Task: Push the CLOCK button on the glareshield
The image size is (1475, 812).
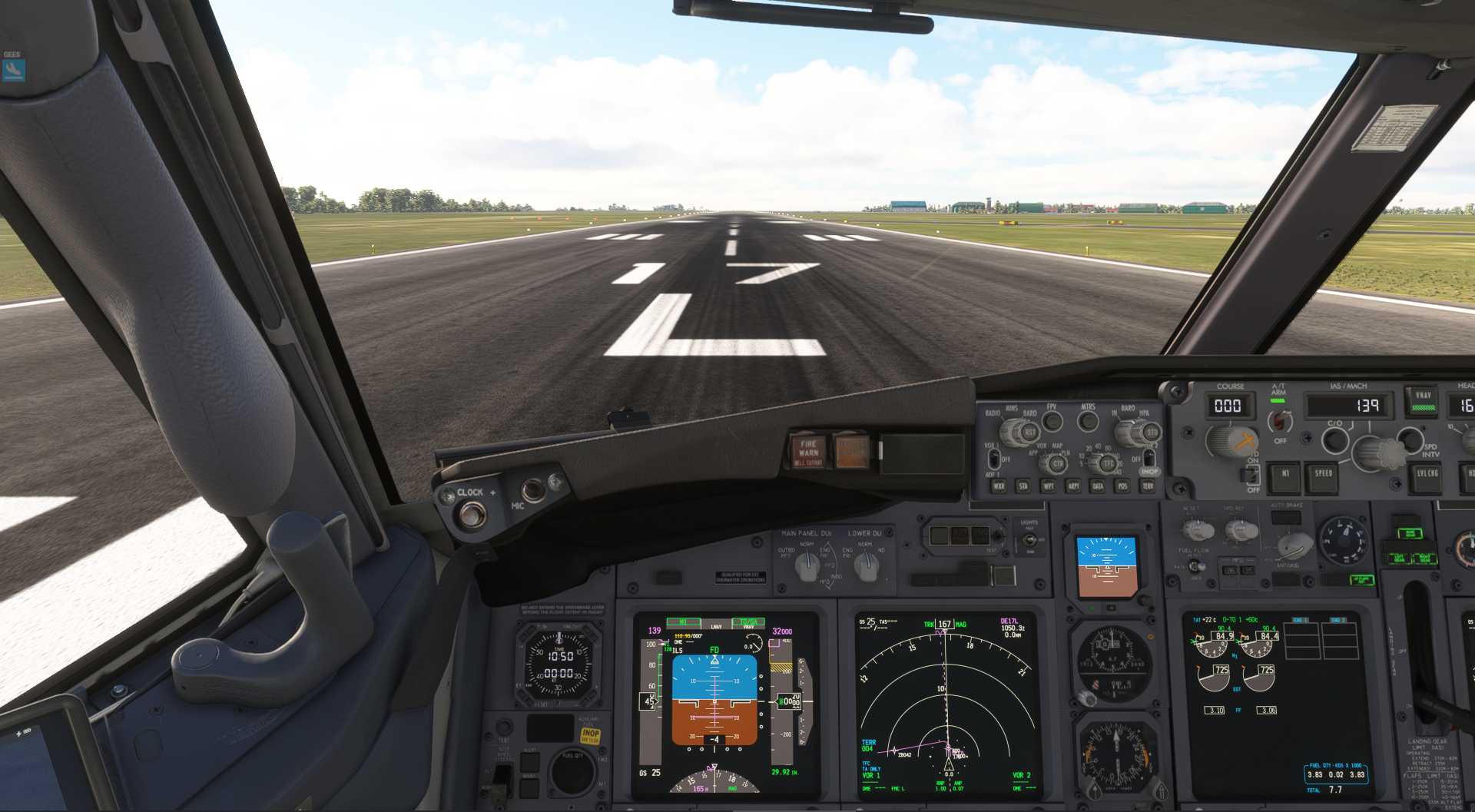Action: click(x=471, y=513)
